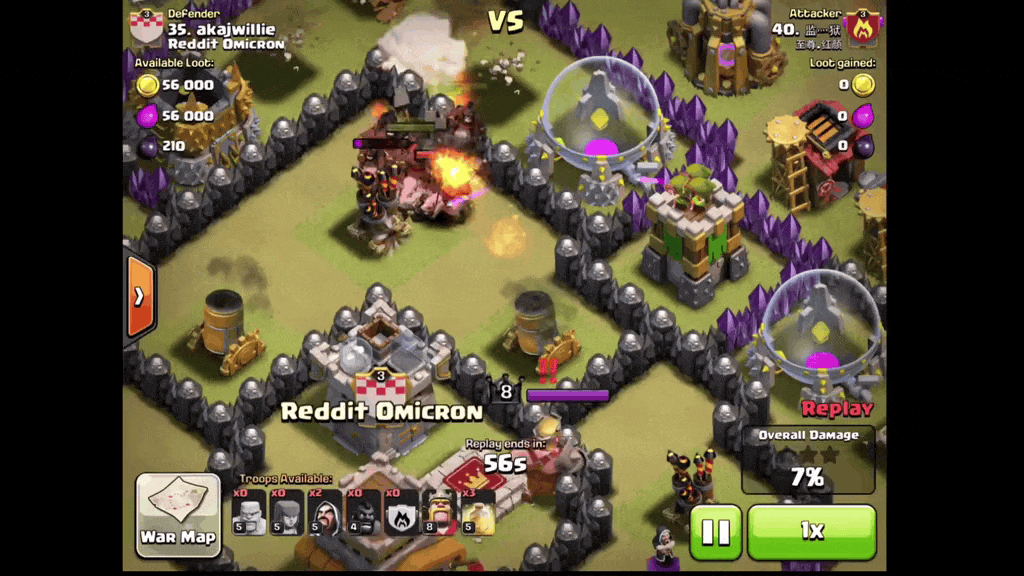Screen dimensions: 1024x576
Task: Select the Golem troop slot
Action: point(249,512)
